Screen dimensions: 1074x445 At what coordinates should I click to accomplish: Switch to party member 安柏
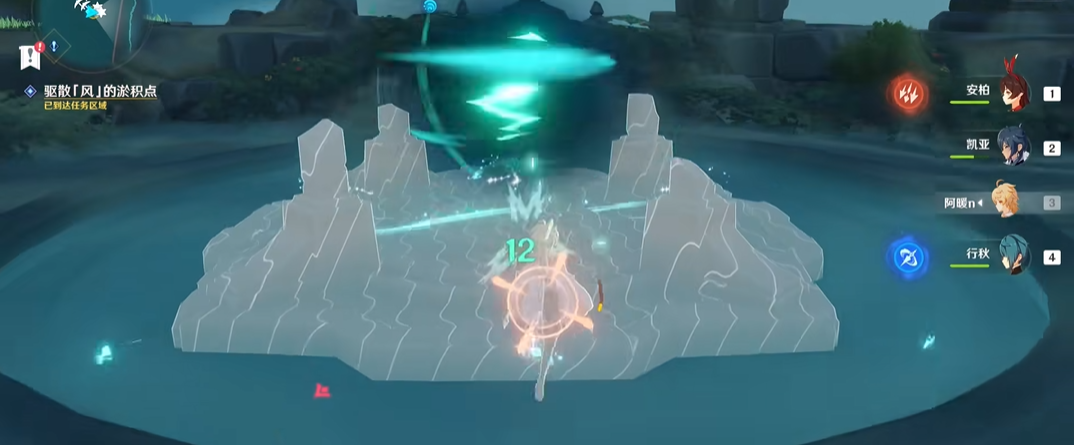[x=1014, y=93]
